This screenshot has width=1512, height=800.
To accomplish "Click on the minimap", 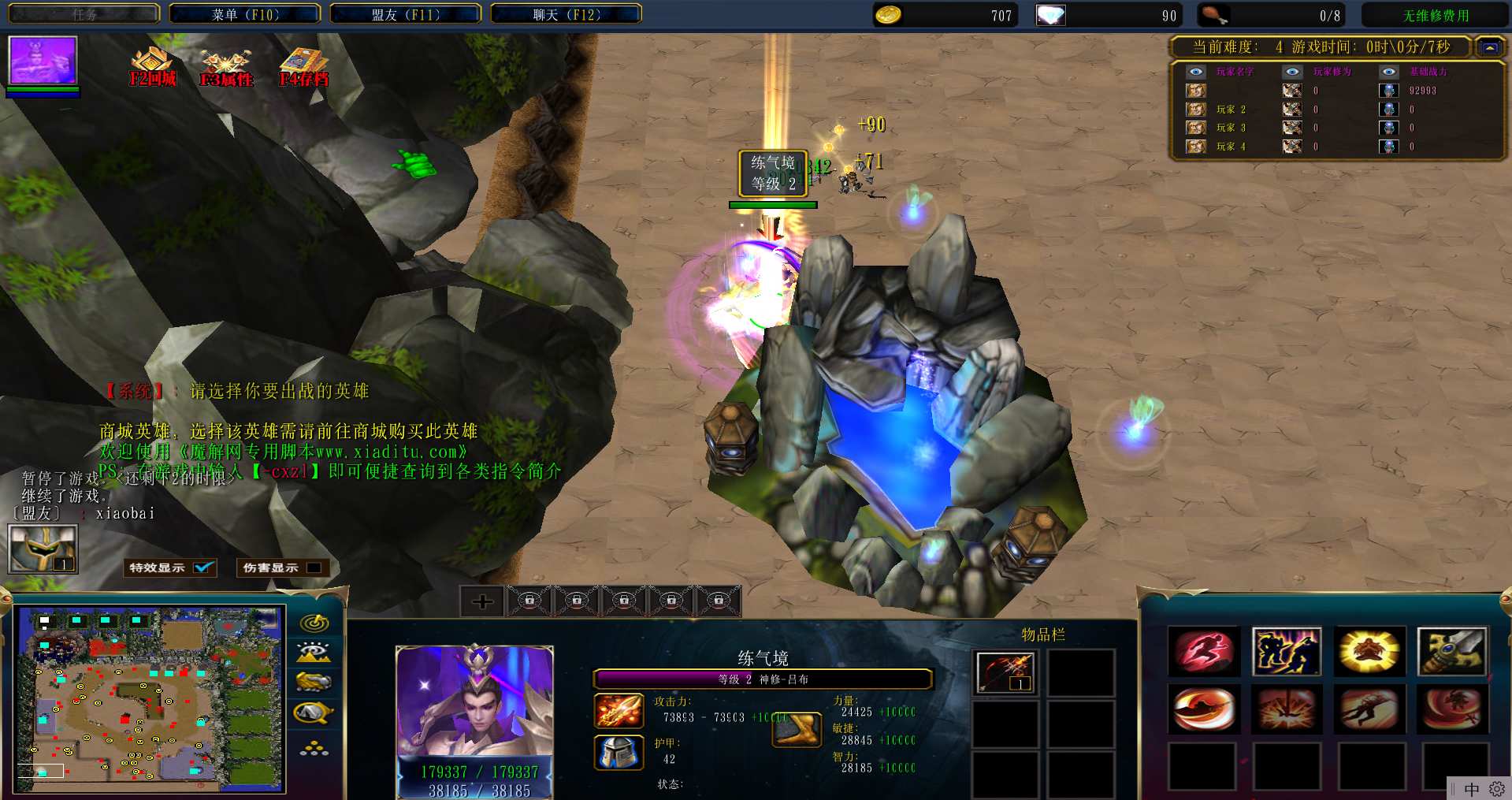I will click(150, 698).
